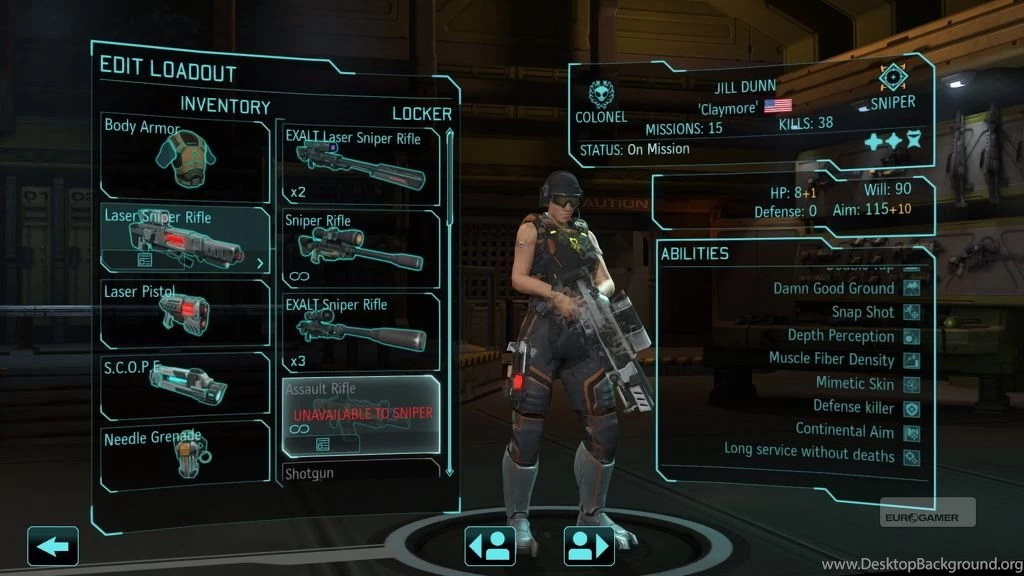Click the locker list scrollbar
The image size is (1024, 576).
(x=449, y=300)
